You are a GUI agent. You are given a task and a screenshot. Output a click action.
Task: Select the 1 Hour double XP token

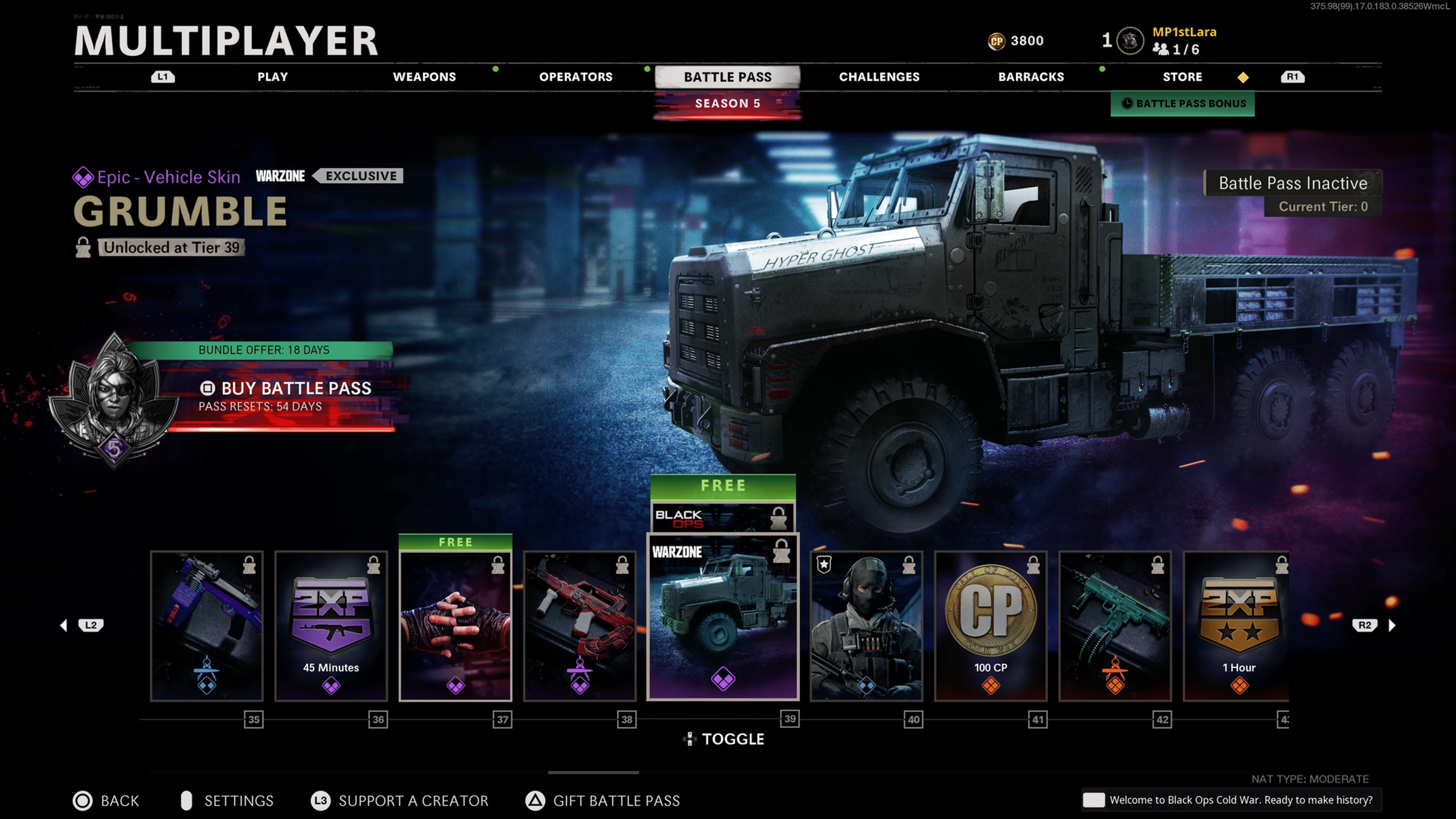[1237, 626]
